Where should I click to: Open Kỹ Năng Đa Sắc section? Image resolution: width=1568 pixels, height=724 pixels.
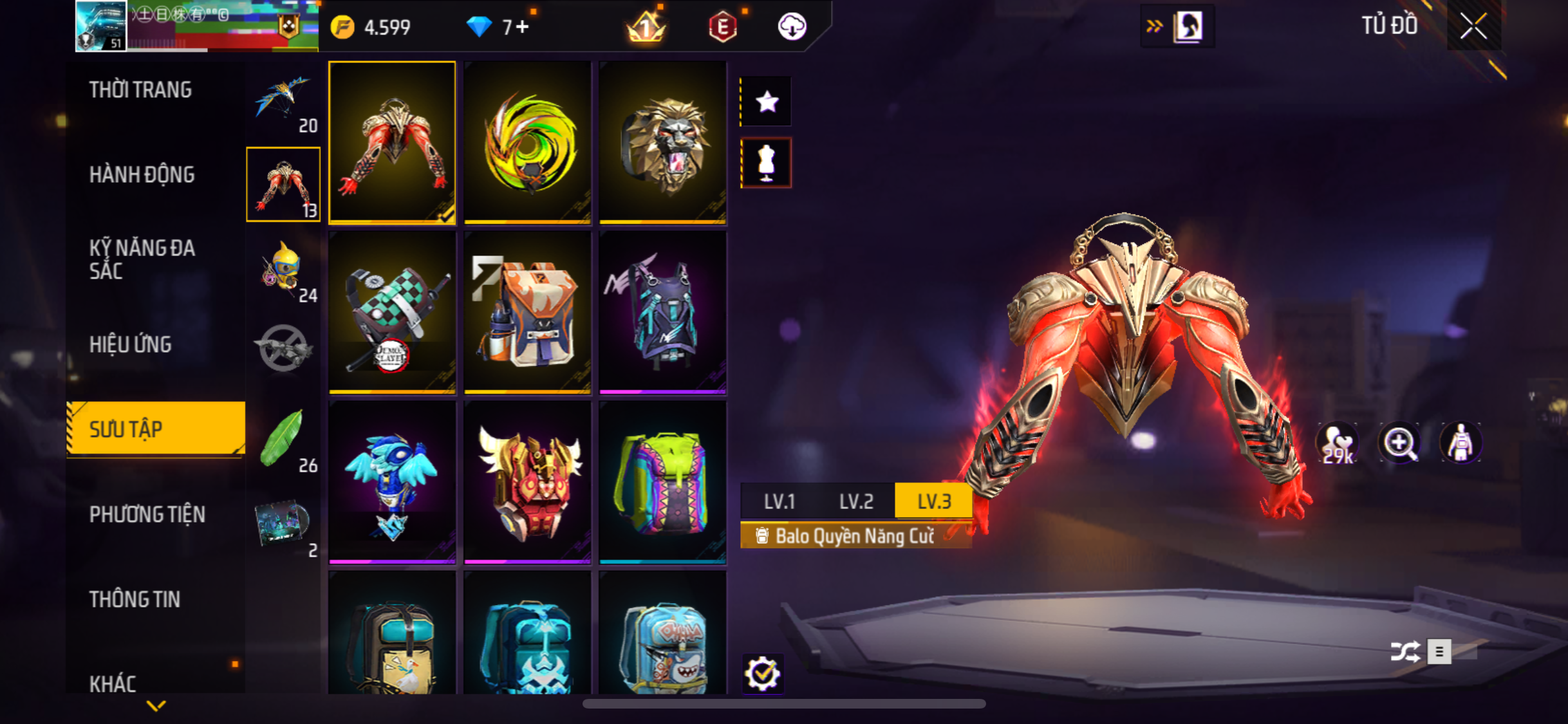click(x=142, y=259)
